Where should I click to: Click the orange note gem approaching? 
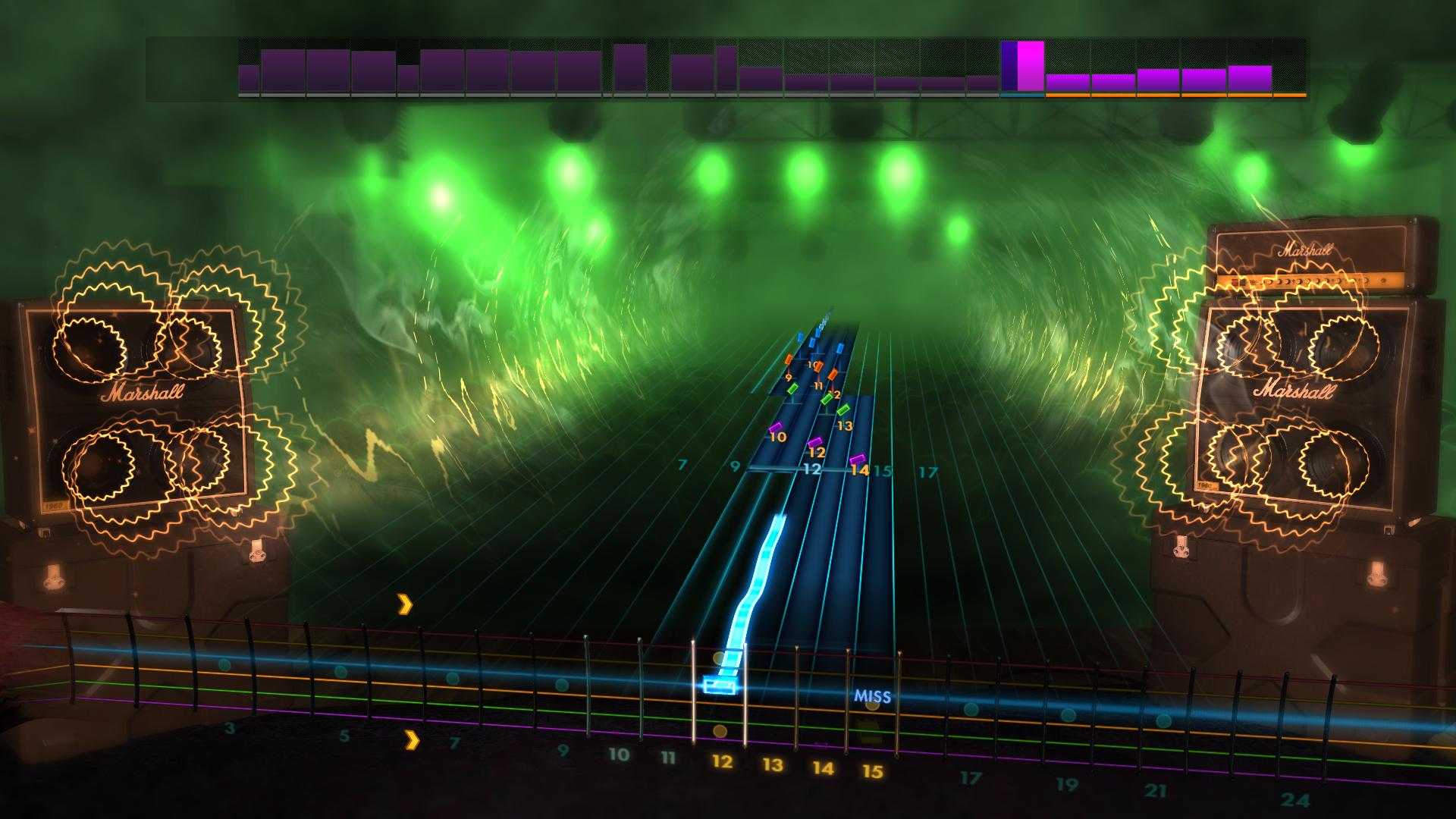833,375
